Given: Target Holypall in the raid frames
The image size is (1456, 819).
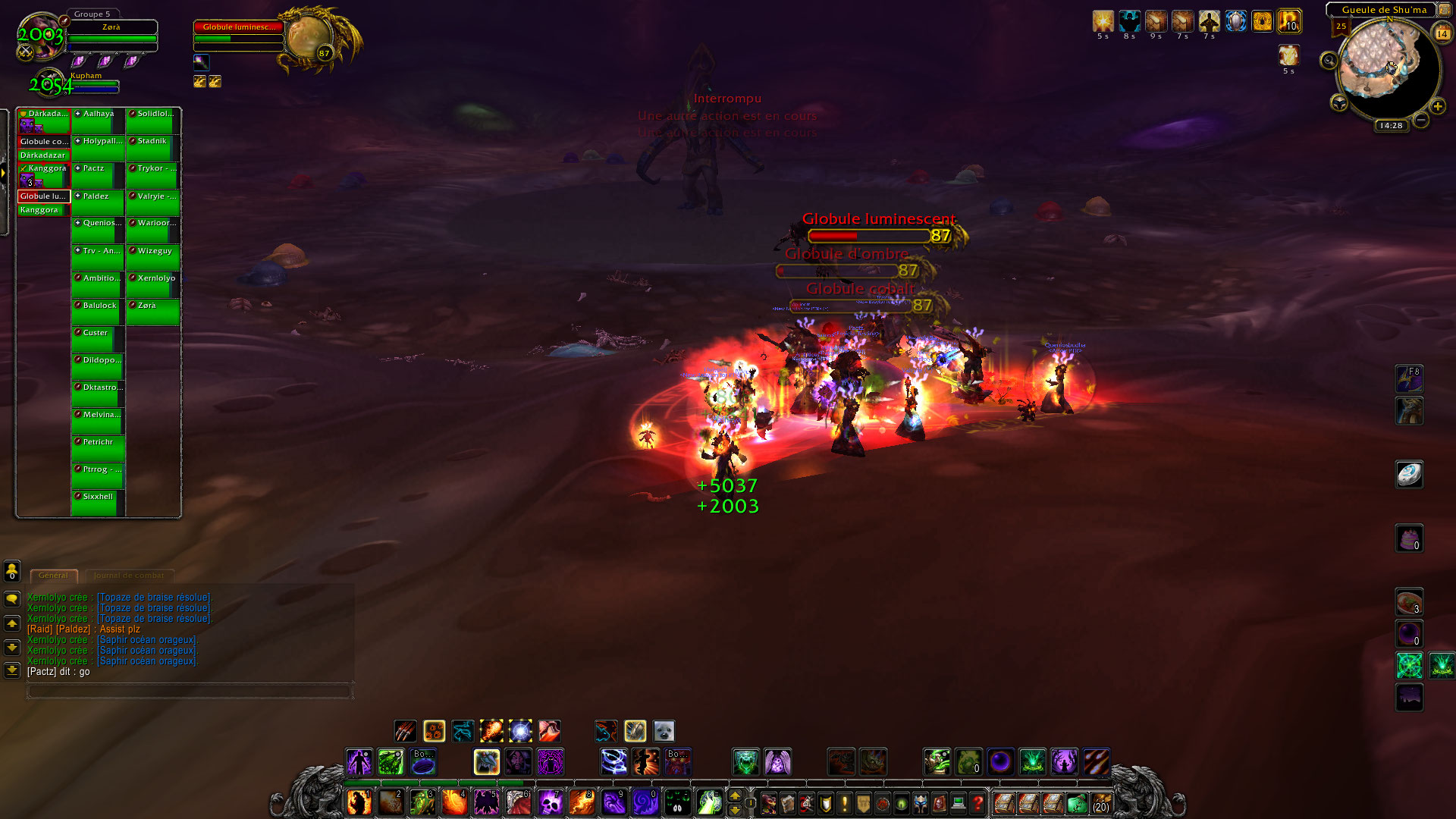Looking at the screenshot, I should [98, 148].
